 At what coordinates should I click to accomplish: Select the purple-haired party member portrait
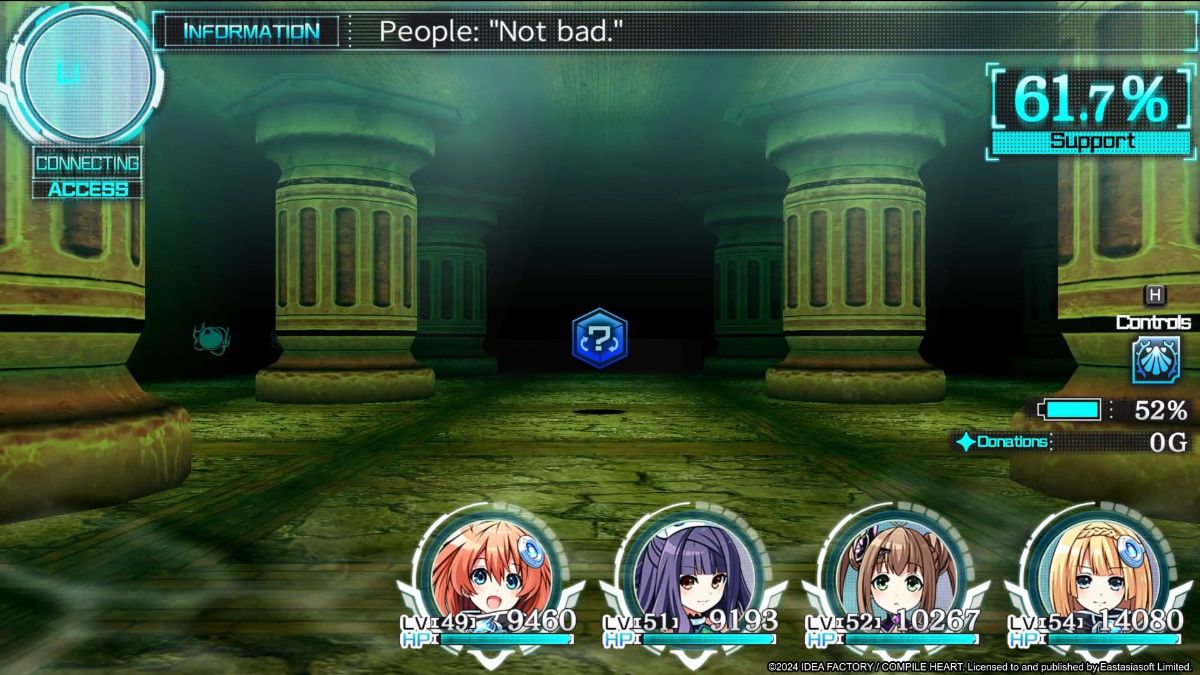687,568
